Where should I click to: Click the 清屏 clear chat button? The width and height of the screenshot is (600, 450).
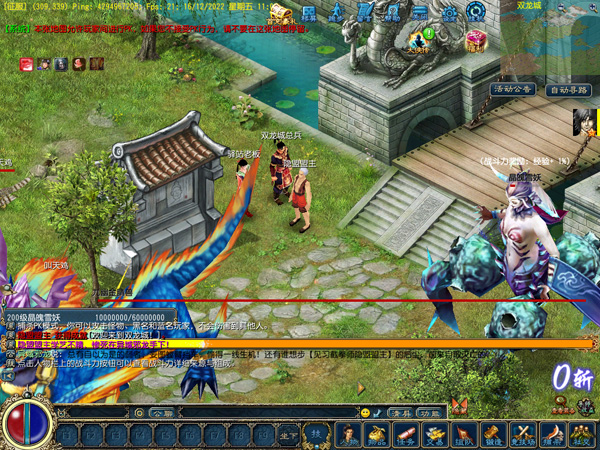point(401,412)
